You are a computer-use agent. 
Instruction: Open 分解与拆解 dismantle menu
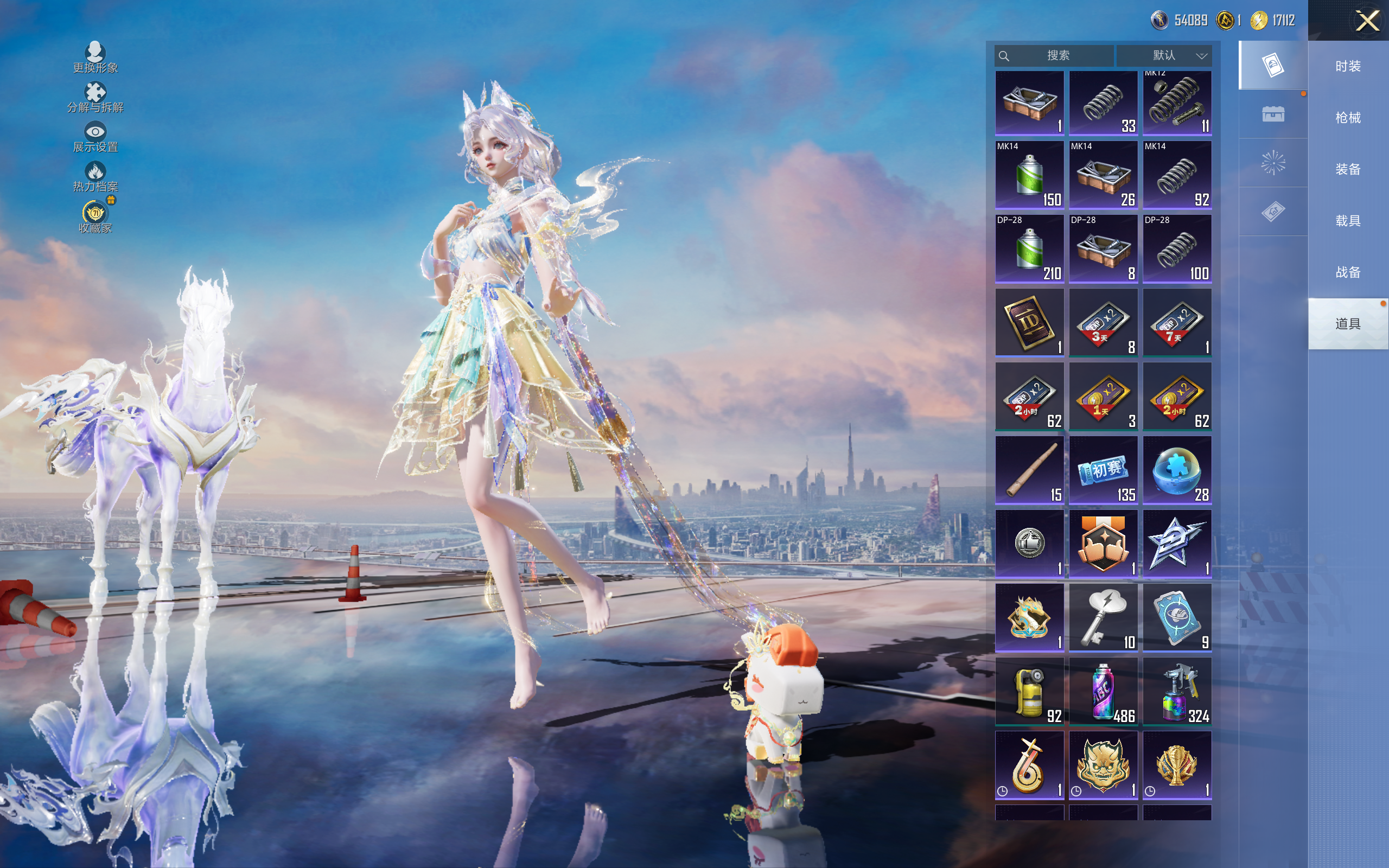(95, 98)
